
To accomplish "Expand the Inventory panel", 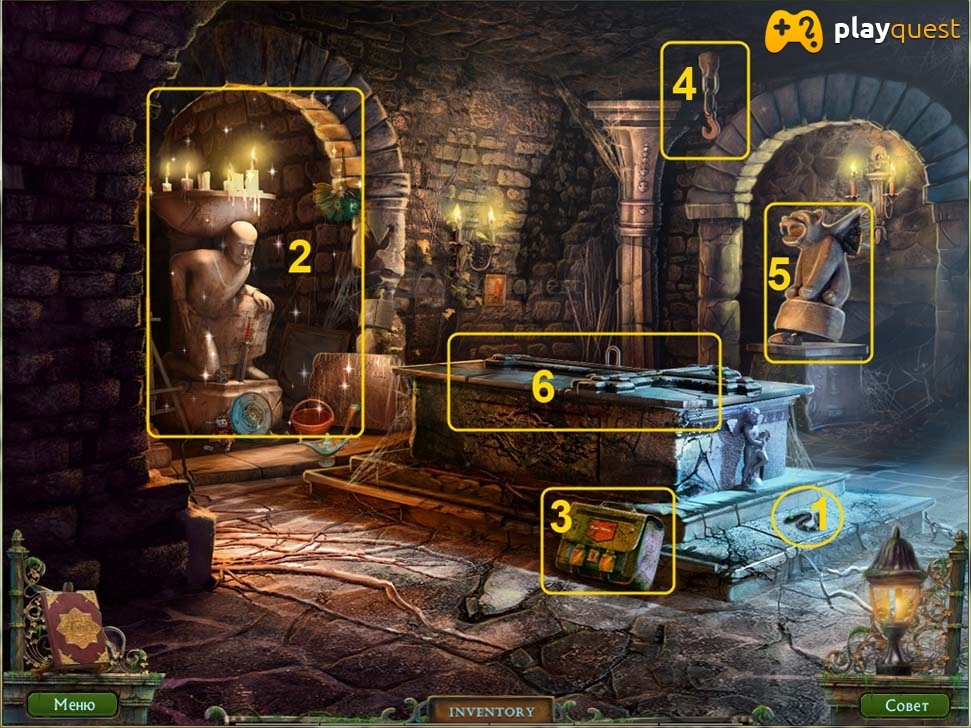I will click(491, 711).
